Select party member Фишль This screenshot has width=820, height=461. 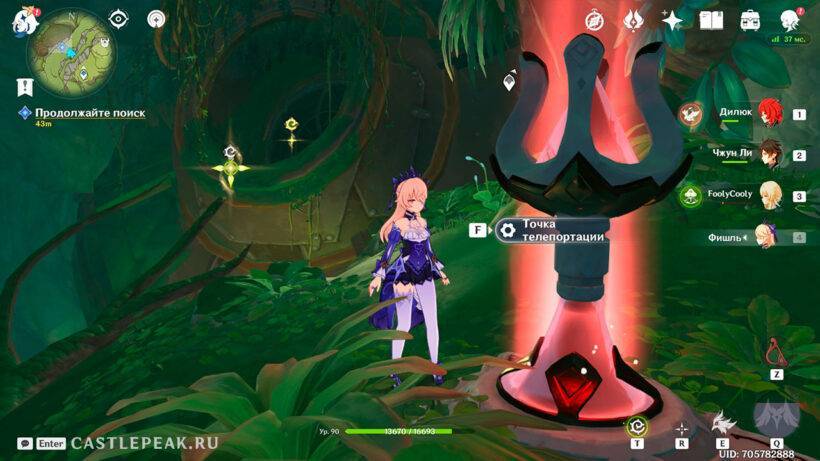pyautogui.click(x=768, y=237)
